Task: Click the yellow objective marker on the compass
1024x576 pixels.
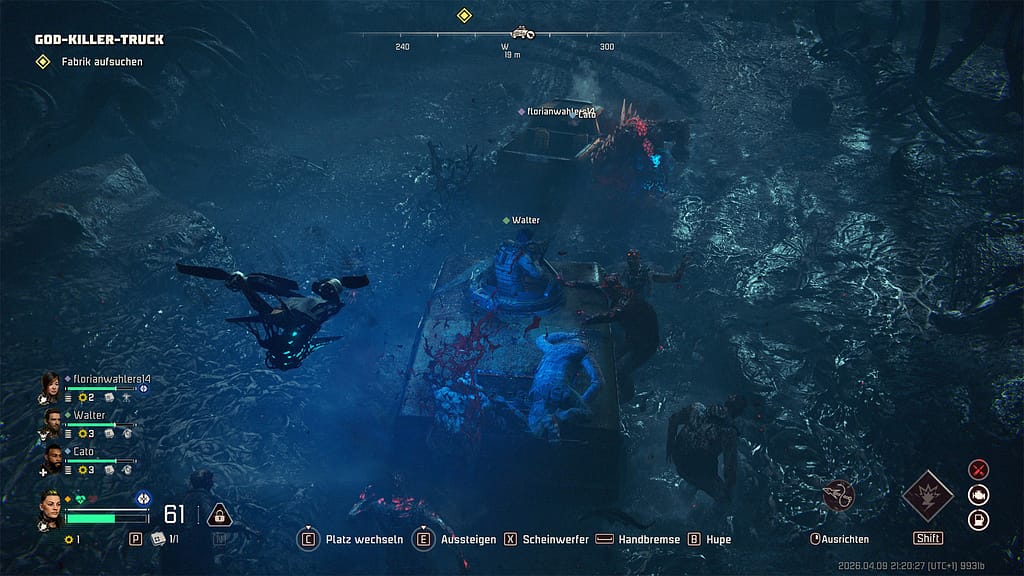Action: tap(464, 15)
